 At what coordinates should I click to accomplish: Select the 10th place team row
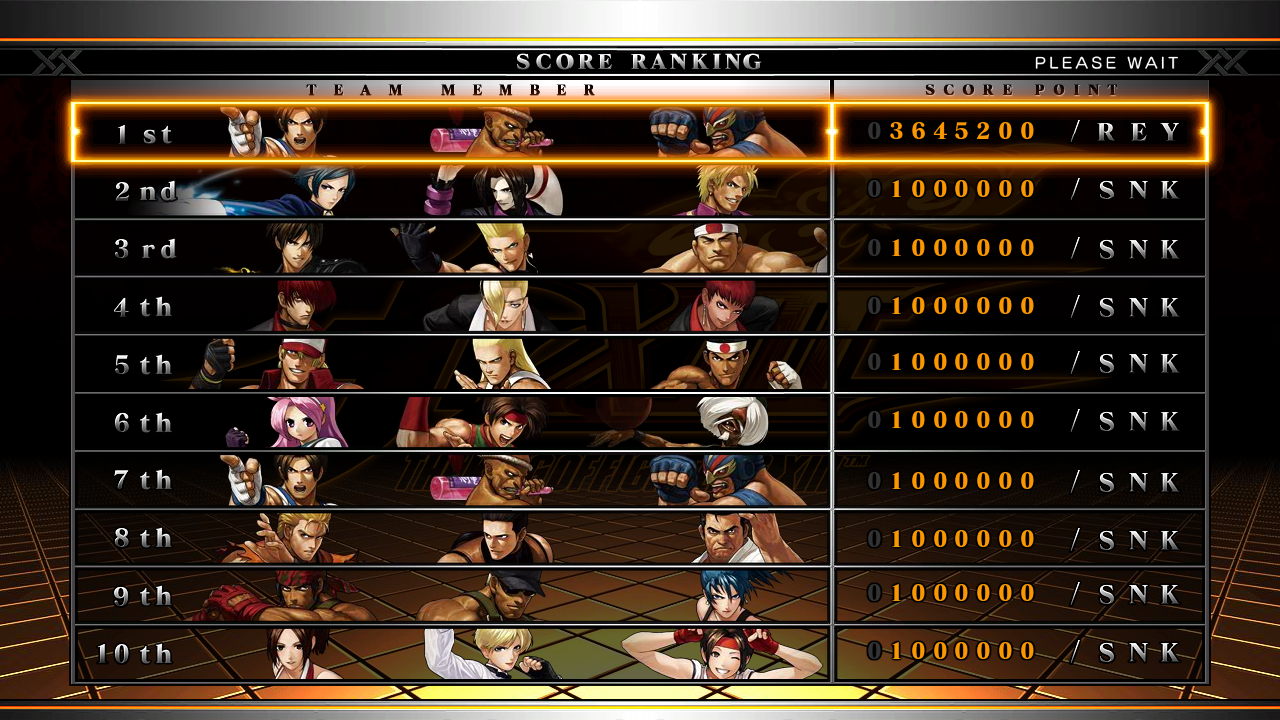pos(640,653)
